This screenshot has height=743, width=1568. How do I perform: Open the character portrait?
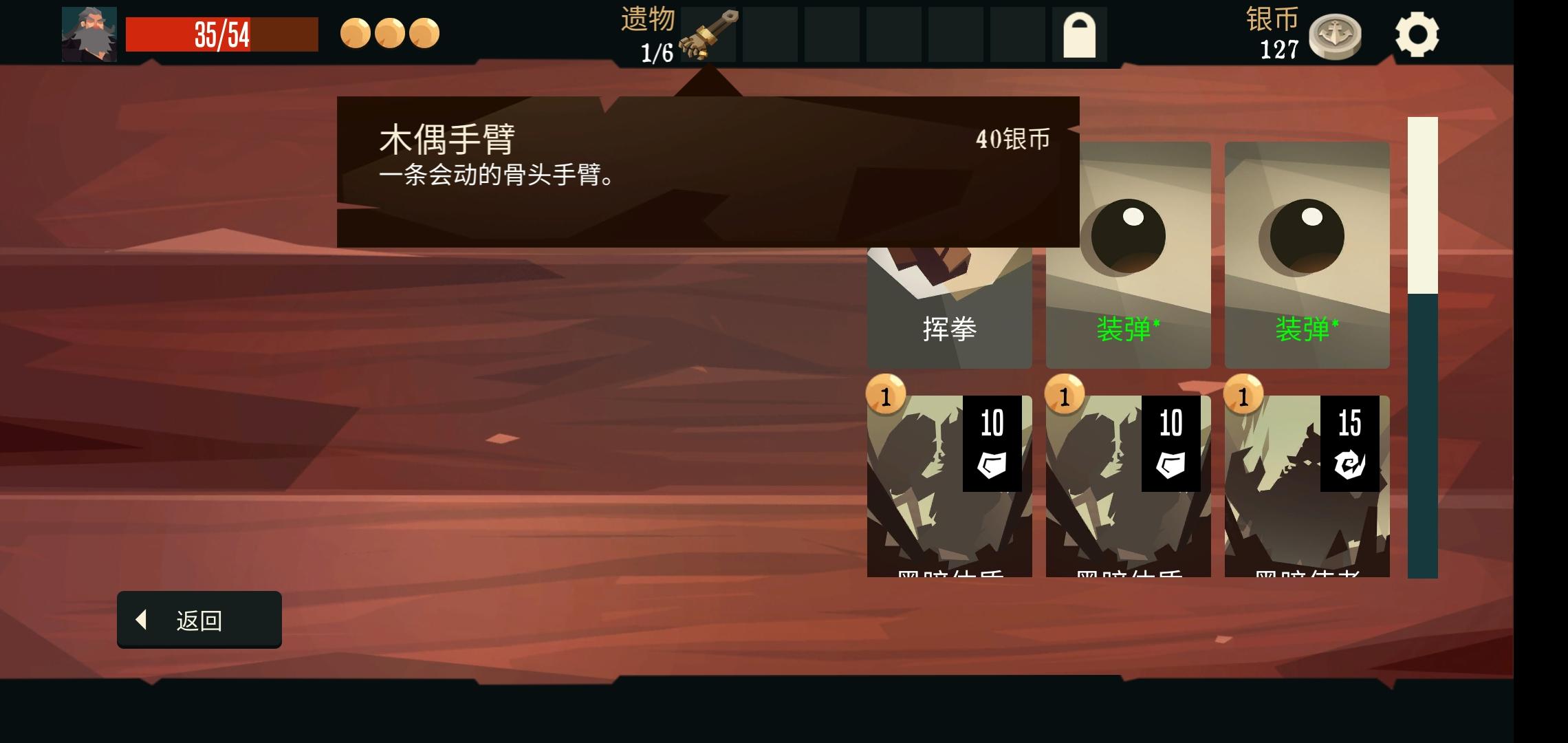(x=89, y=34)
